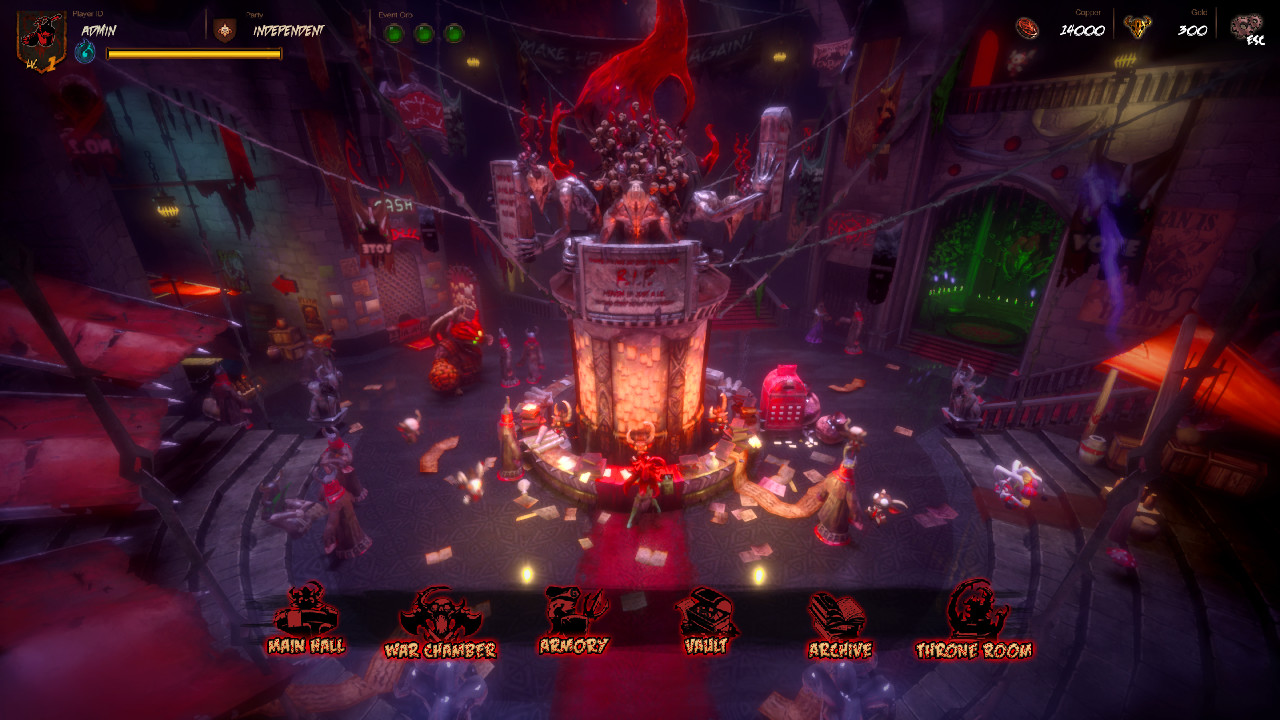
Task: Open settings via the gear icon
Action: point(1247,28)
